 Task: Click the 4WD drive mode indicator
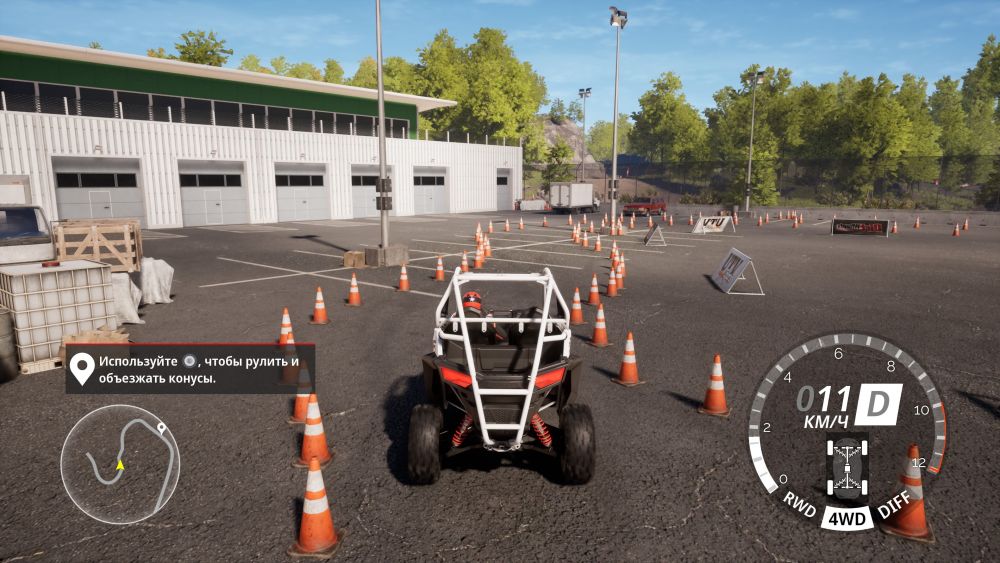tap(847, 518)
